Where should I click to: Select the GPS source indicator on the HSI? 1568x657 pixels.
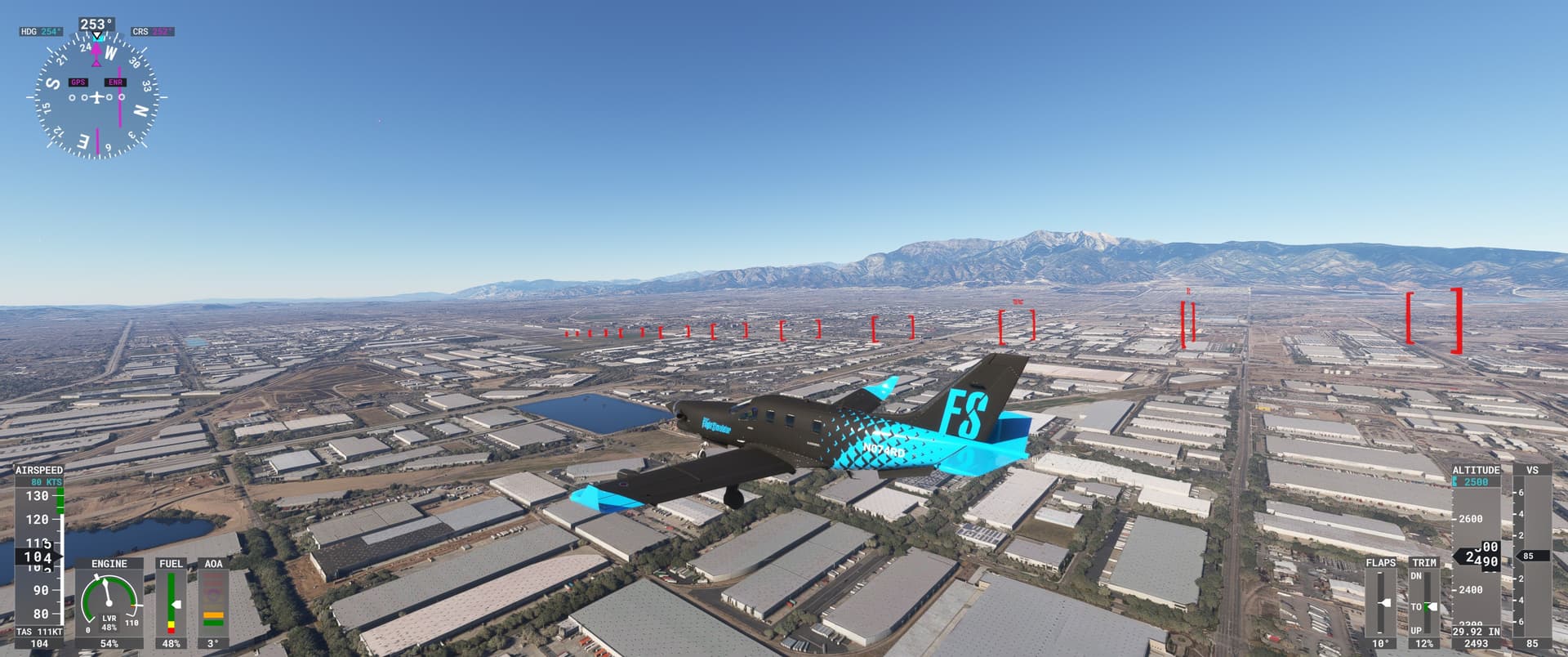pos(78,82)
